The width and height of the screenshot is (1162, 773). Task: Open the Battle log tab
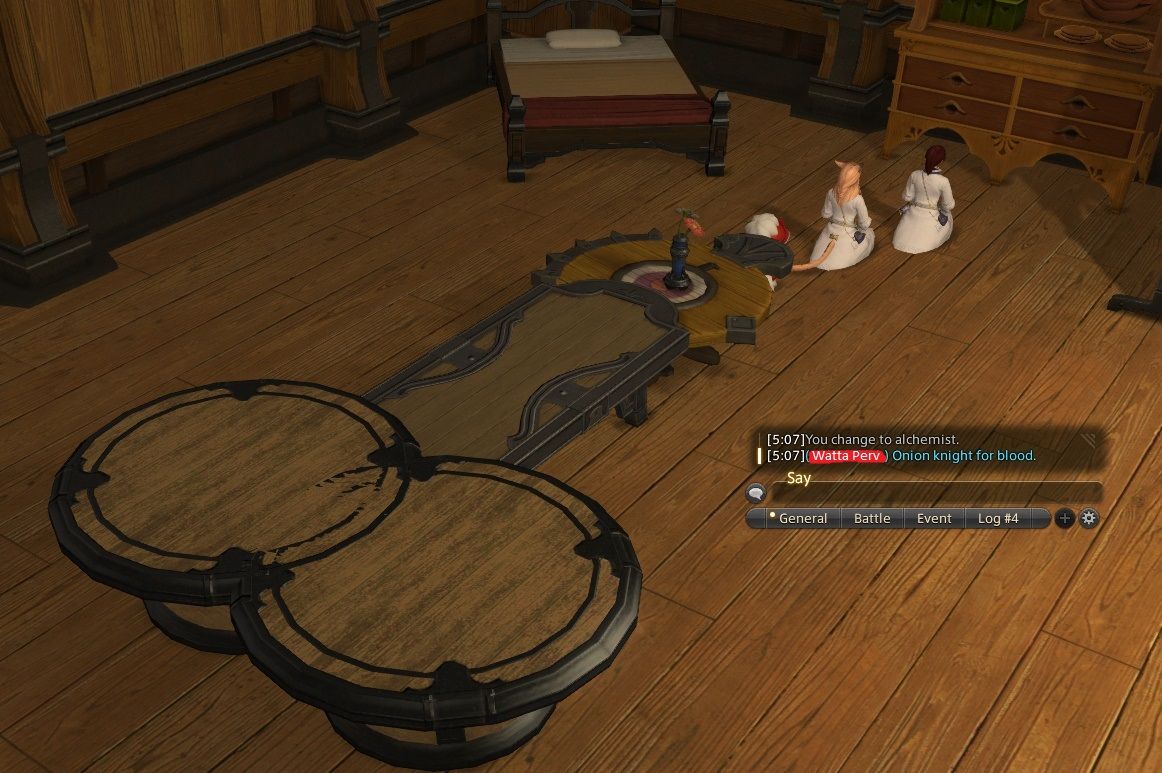[x=872, y=518]
